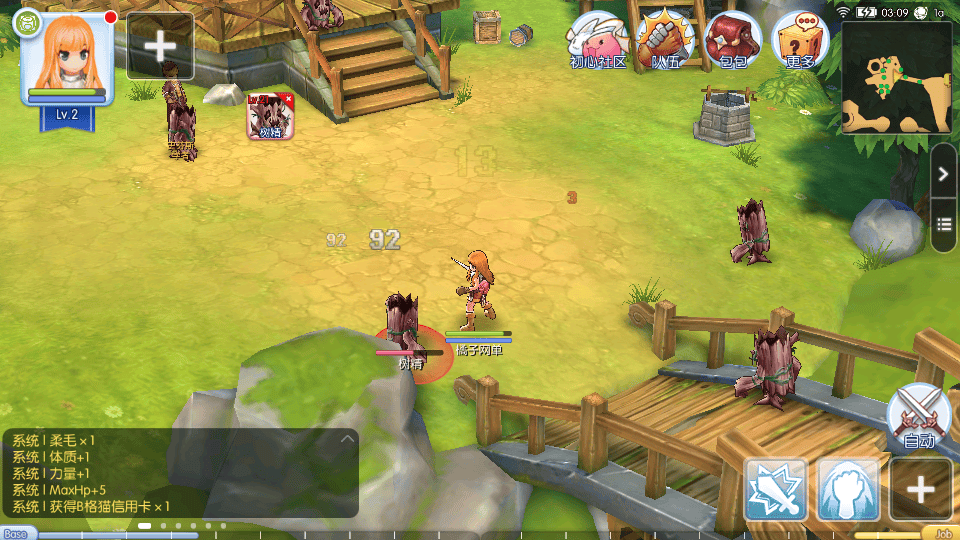
Task: Toggle 自动 auto-battle crossed swords
Action: coord(918,415)
